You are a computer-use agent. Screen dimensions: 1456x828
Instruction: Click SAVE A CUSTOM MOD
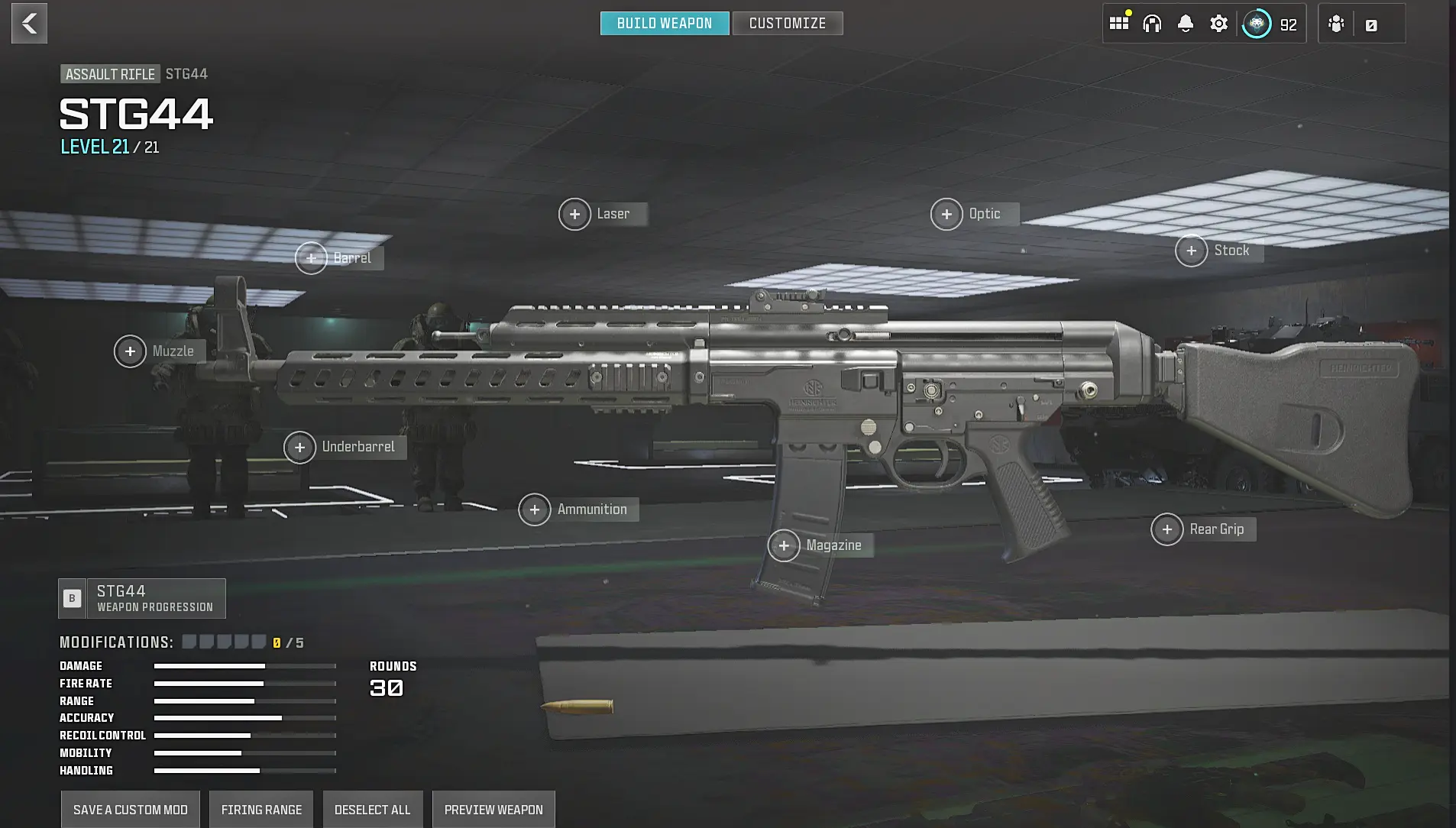(130, 809)
